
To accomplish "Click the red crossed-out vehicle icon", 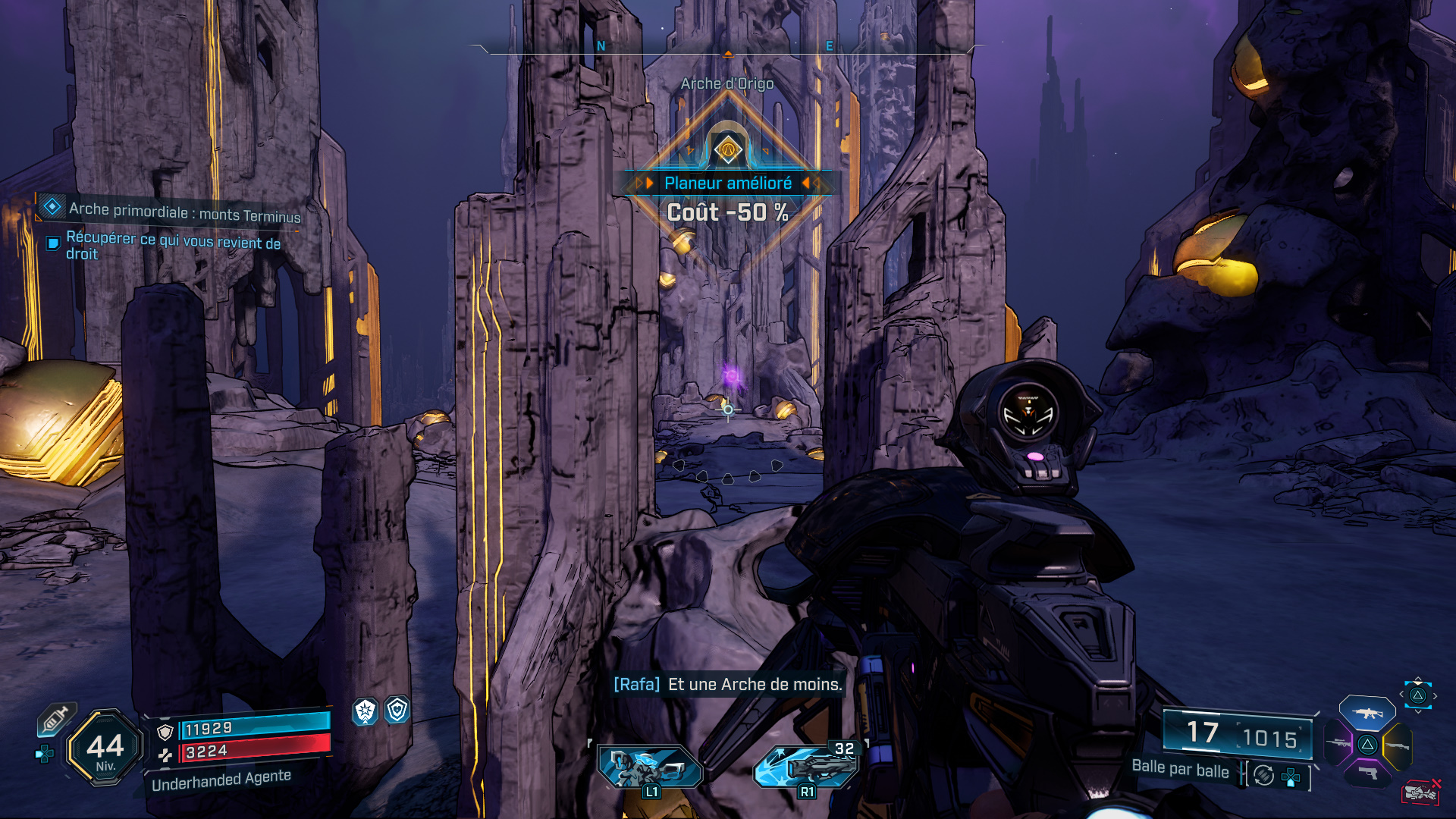I will 1420,792.
